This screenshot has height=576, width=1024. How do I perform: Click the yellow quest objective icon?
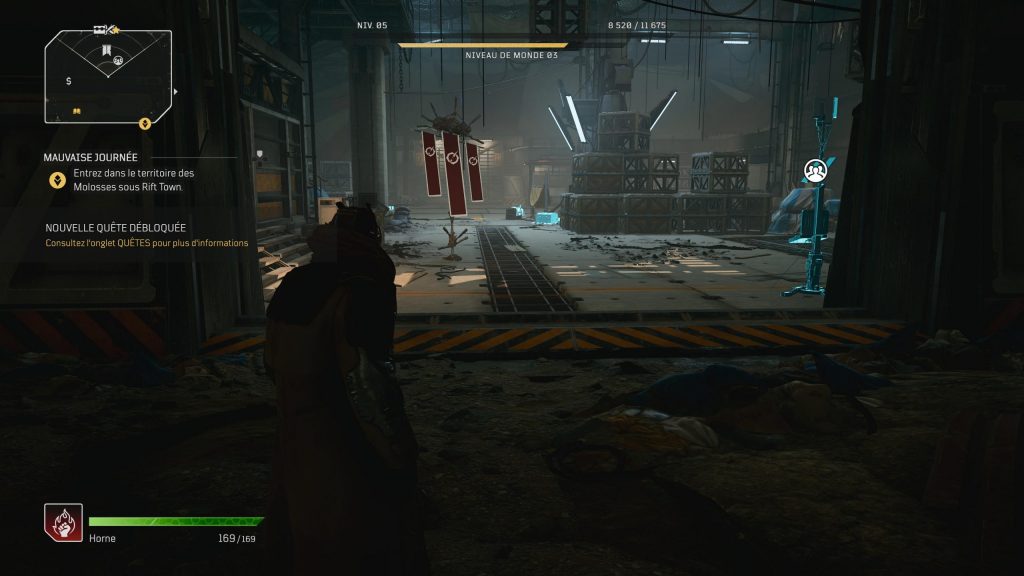point(58,180)
